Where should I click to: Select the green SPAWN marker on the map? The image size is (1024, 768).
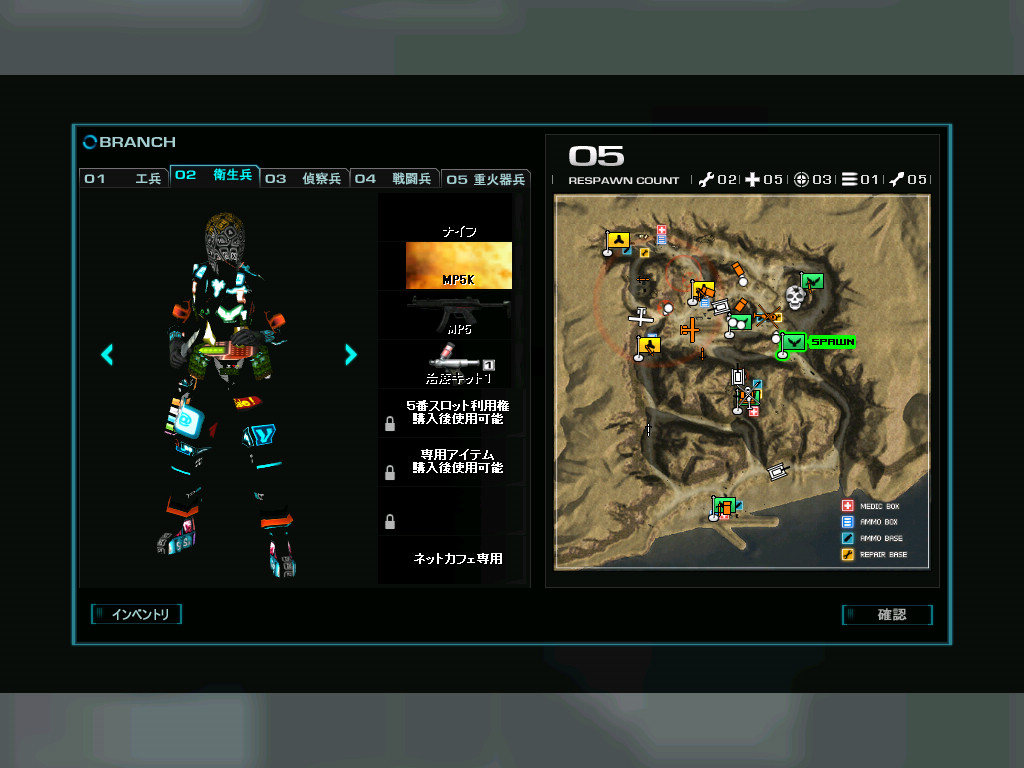click(817, 342)
